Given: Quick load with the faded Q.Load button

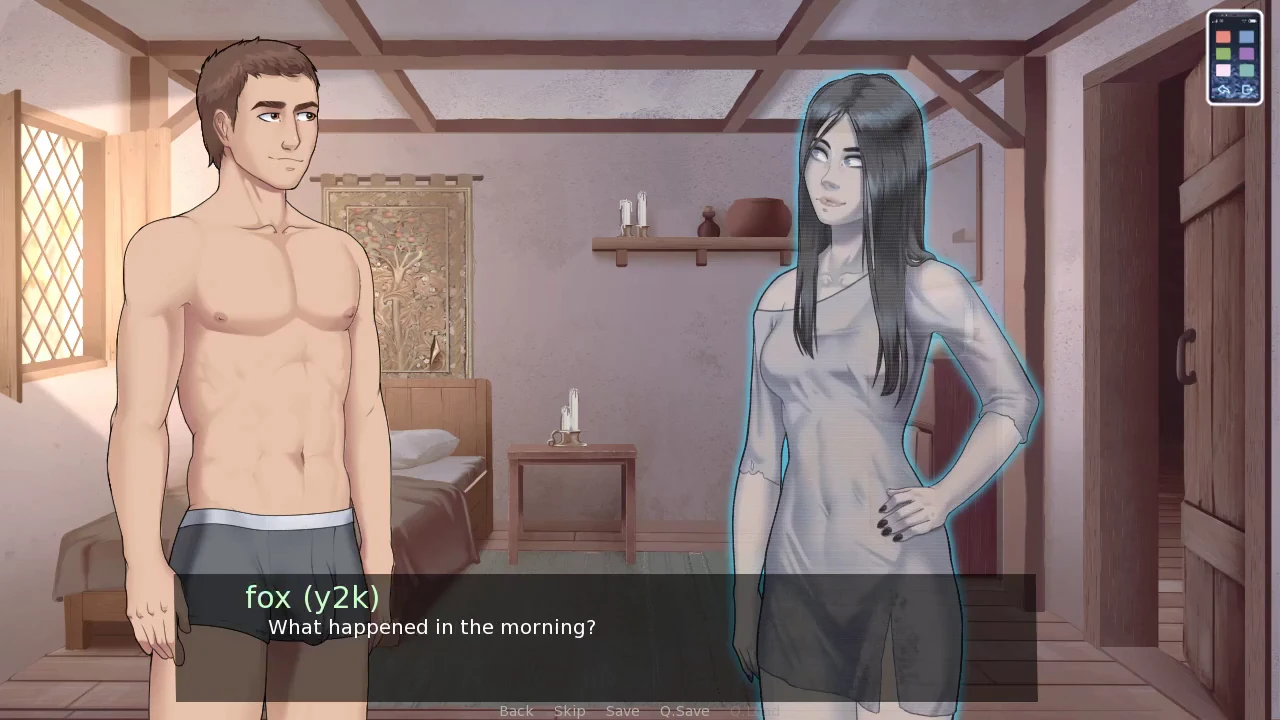Looking at the screenshot, I should point(754,711).
